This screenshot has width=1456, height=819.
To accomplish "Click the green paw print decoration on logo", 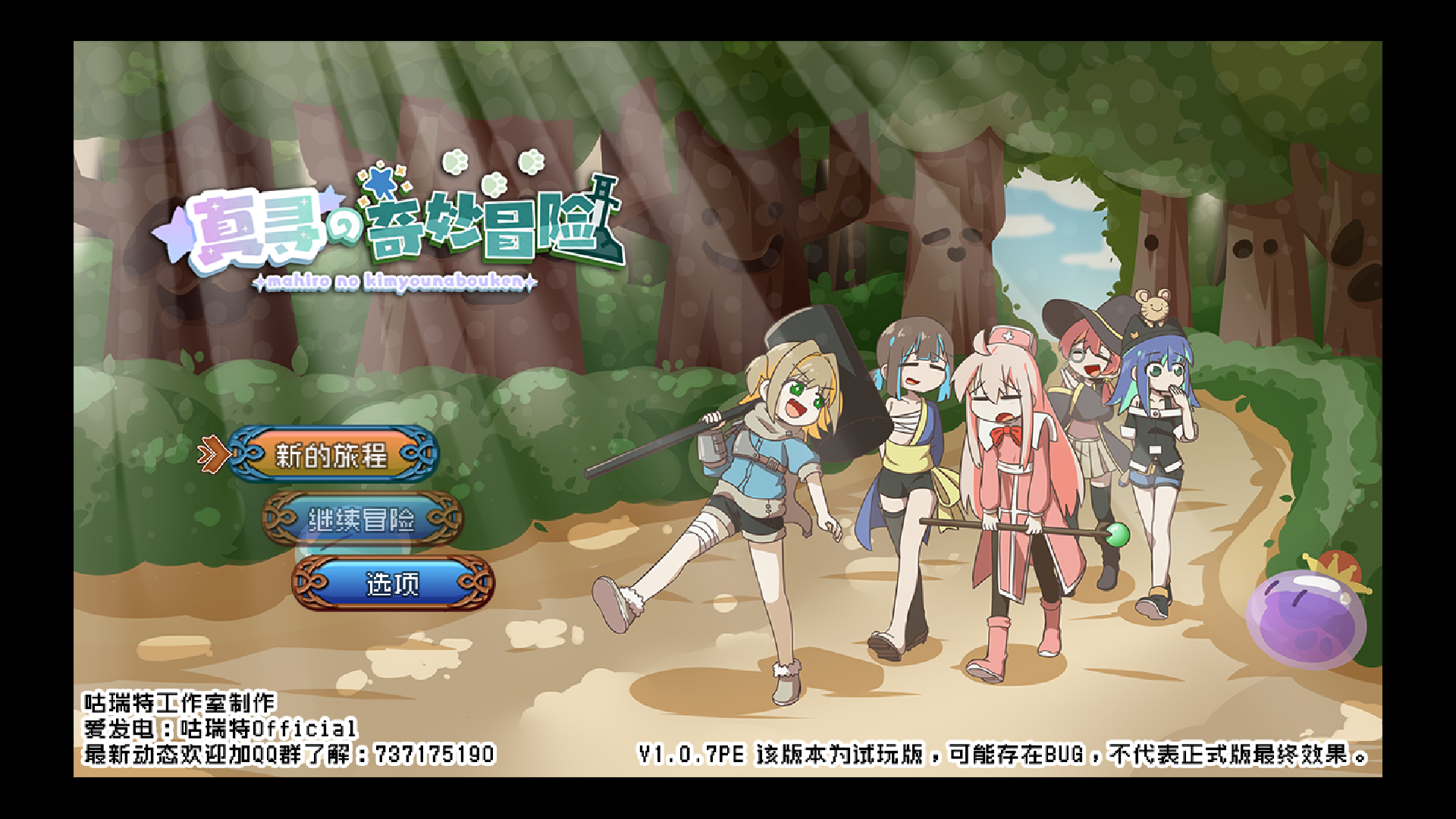I will pos(453,162).
